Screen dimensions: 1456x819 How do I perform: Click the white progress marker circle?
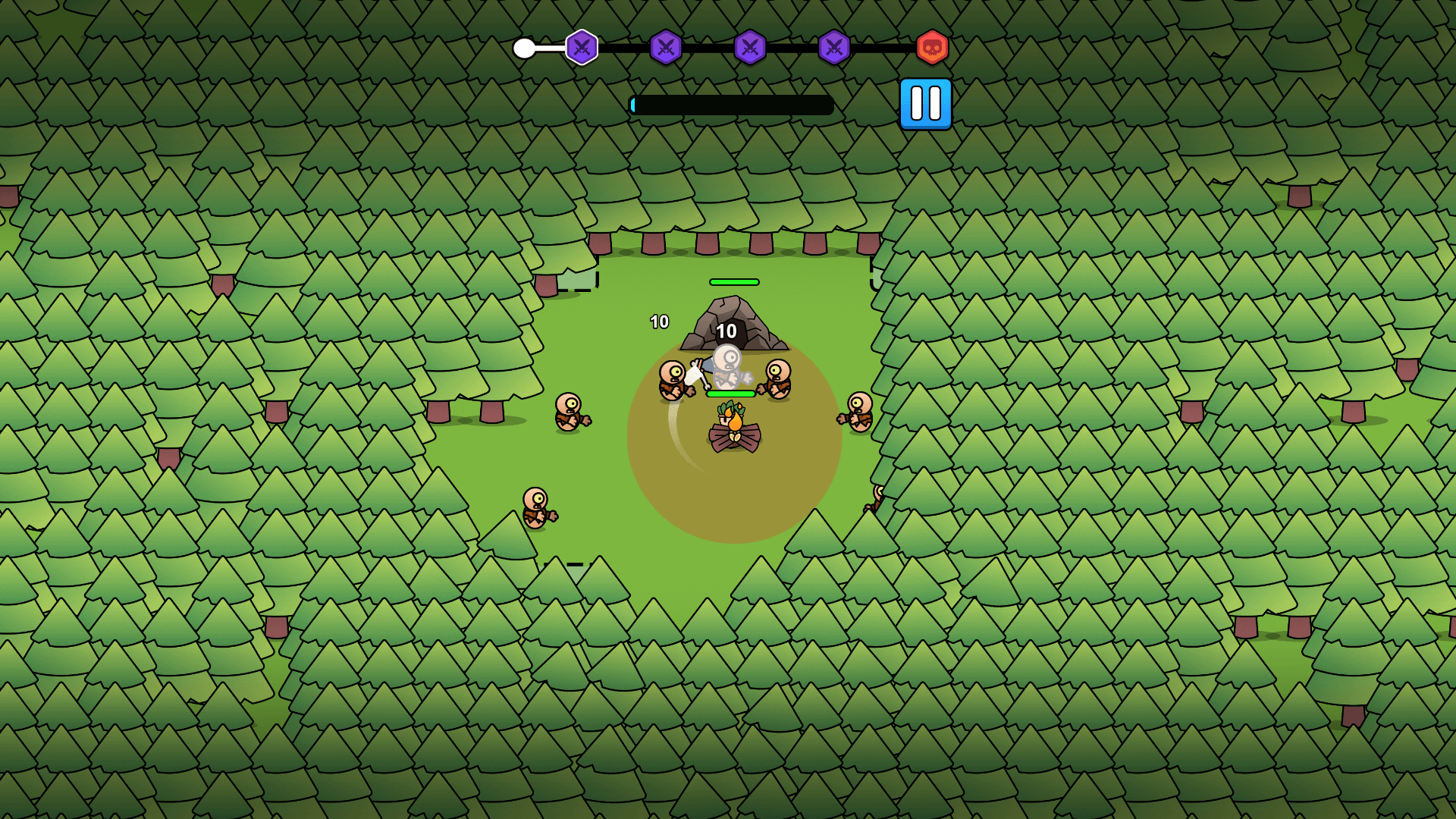point(526,48)
